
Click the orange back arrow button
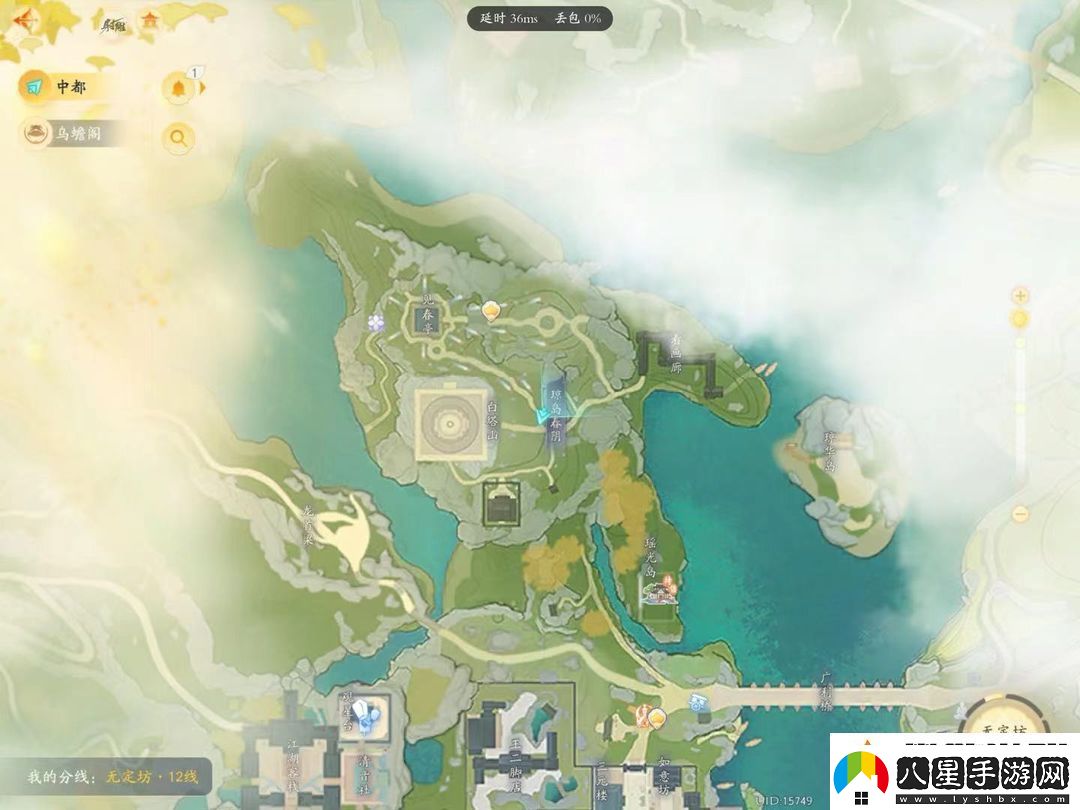[x=22, y=19]
